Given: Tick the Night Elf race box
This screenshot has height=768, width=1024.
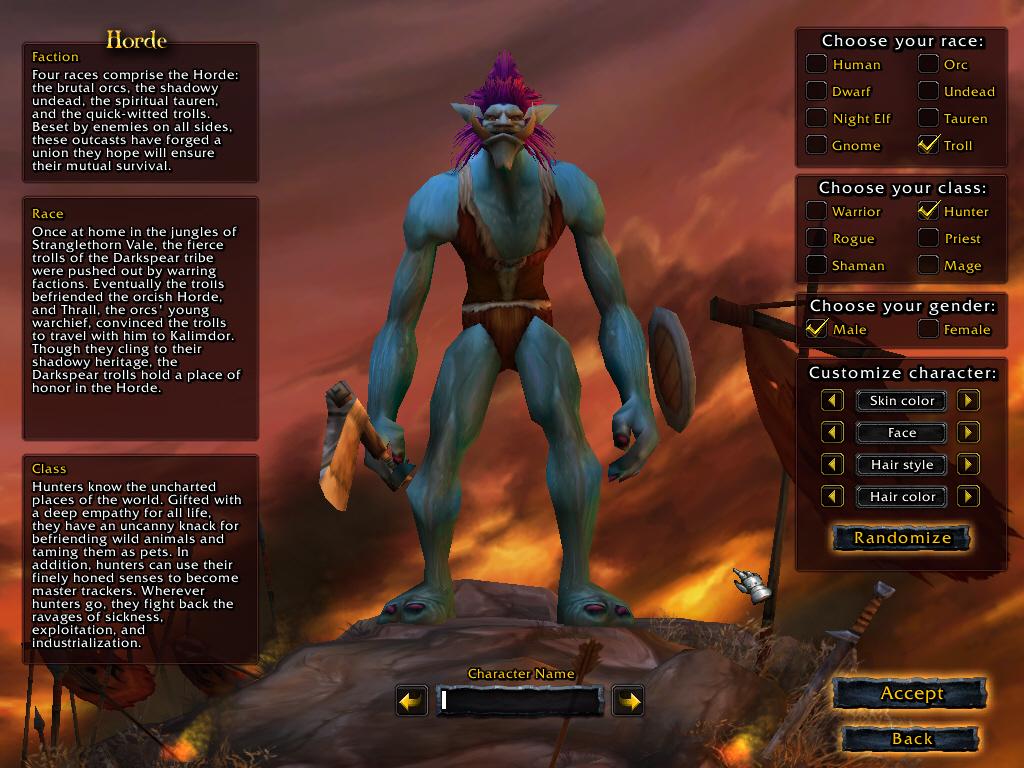Looking at the screenshot, I should (817, 118).
